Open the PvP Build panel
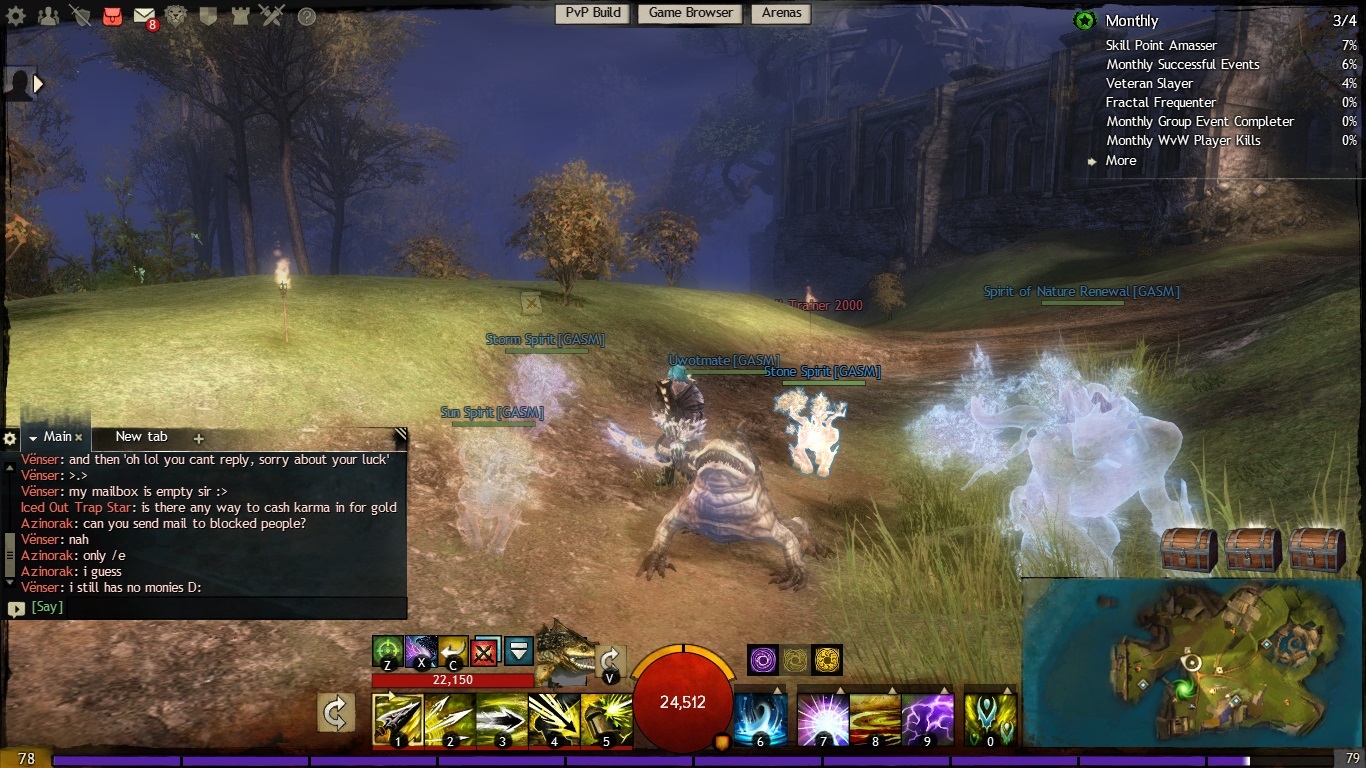The image size is (1366, 768). tap(592, 13)
